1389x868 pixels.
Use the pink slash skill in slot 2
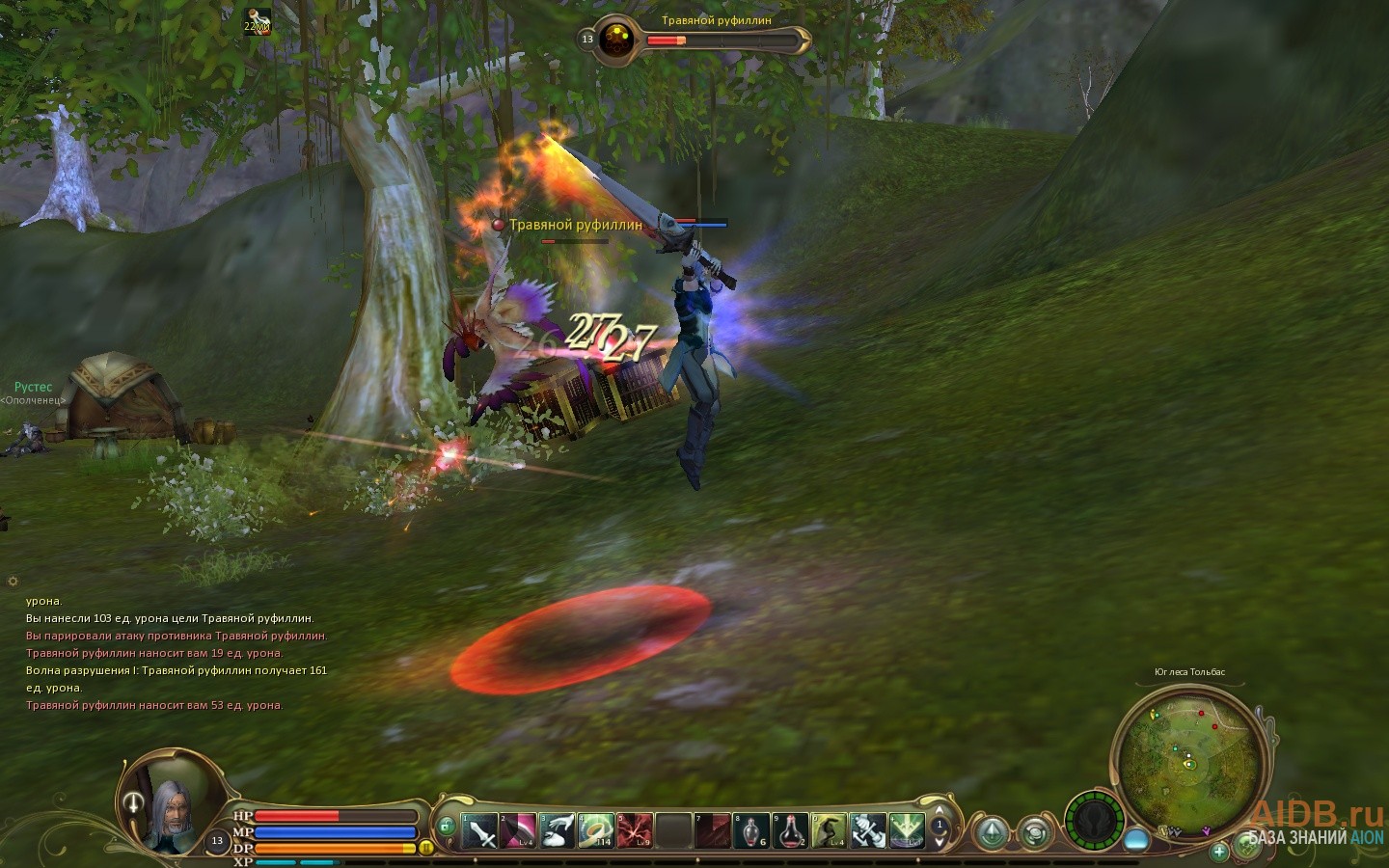coord(519,830)
